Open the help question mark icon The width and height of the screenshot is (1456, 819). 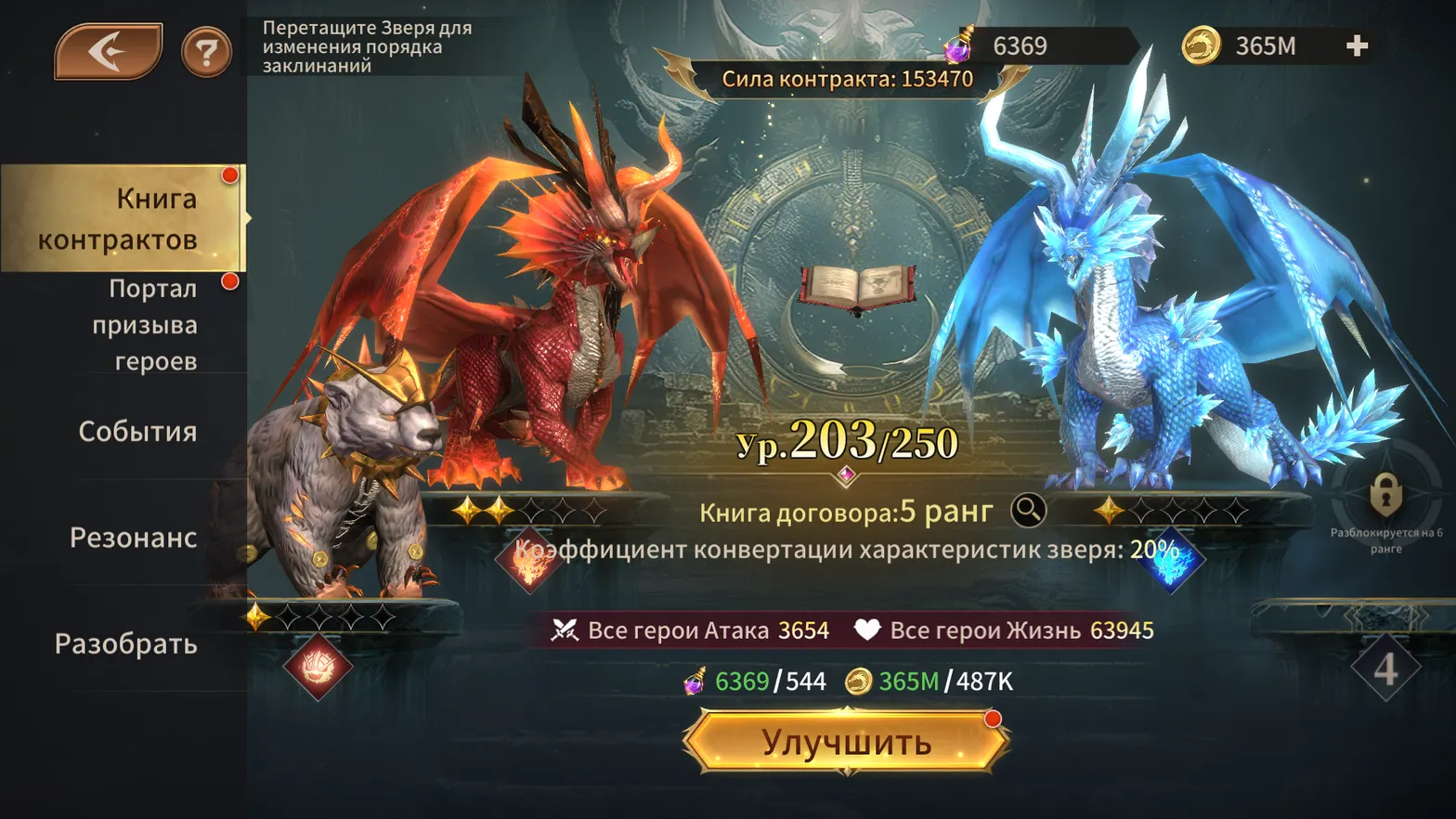point(205,51)
